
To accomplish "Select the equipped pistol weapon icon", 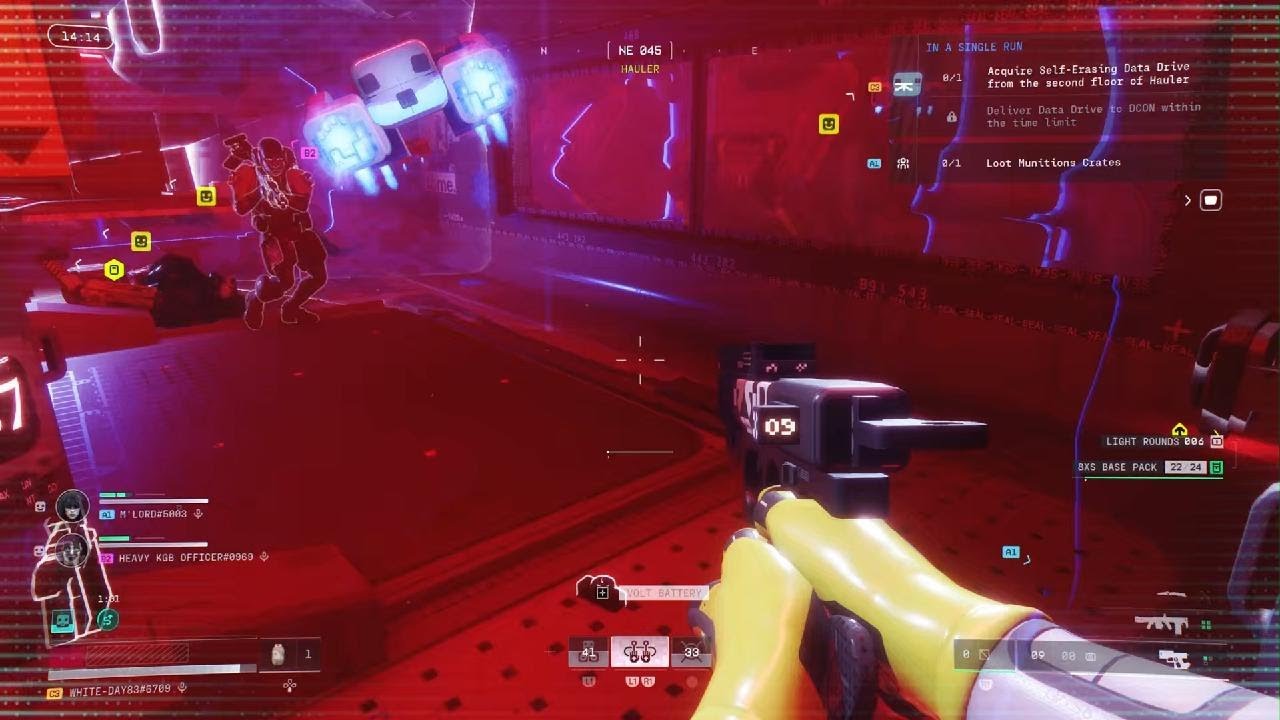I will pos(1172,657).
